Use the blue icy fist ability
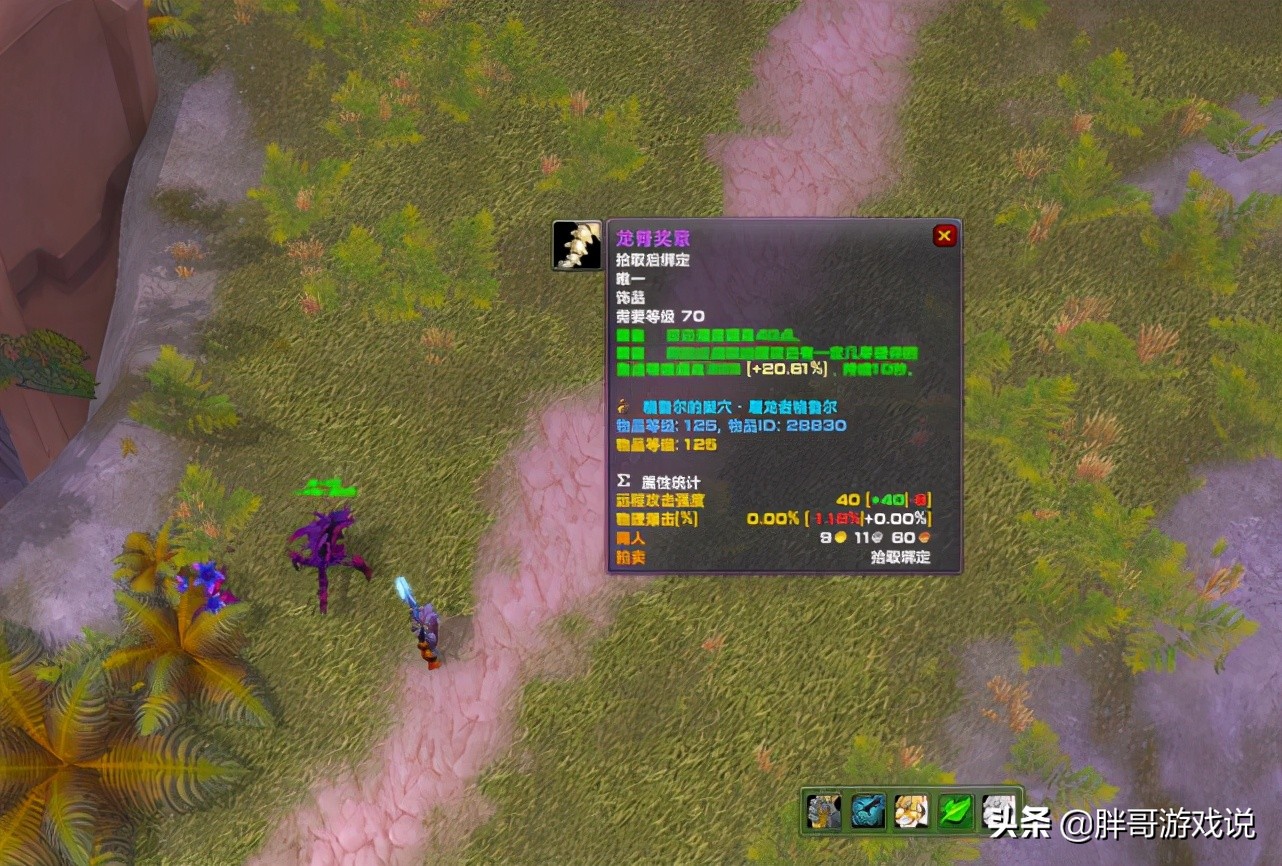 tap(868, 811)
